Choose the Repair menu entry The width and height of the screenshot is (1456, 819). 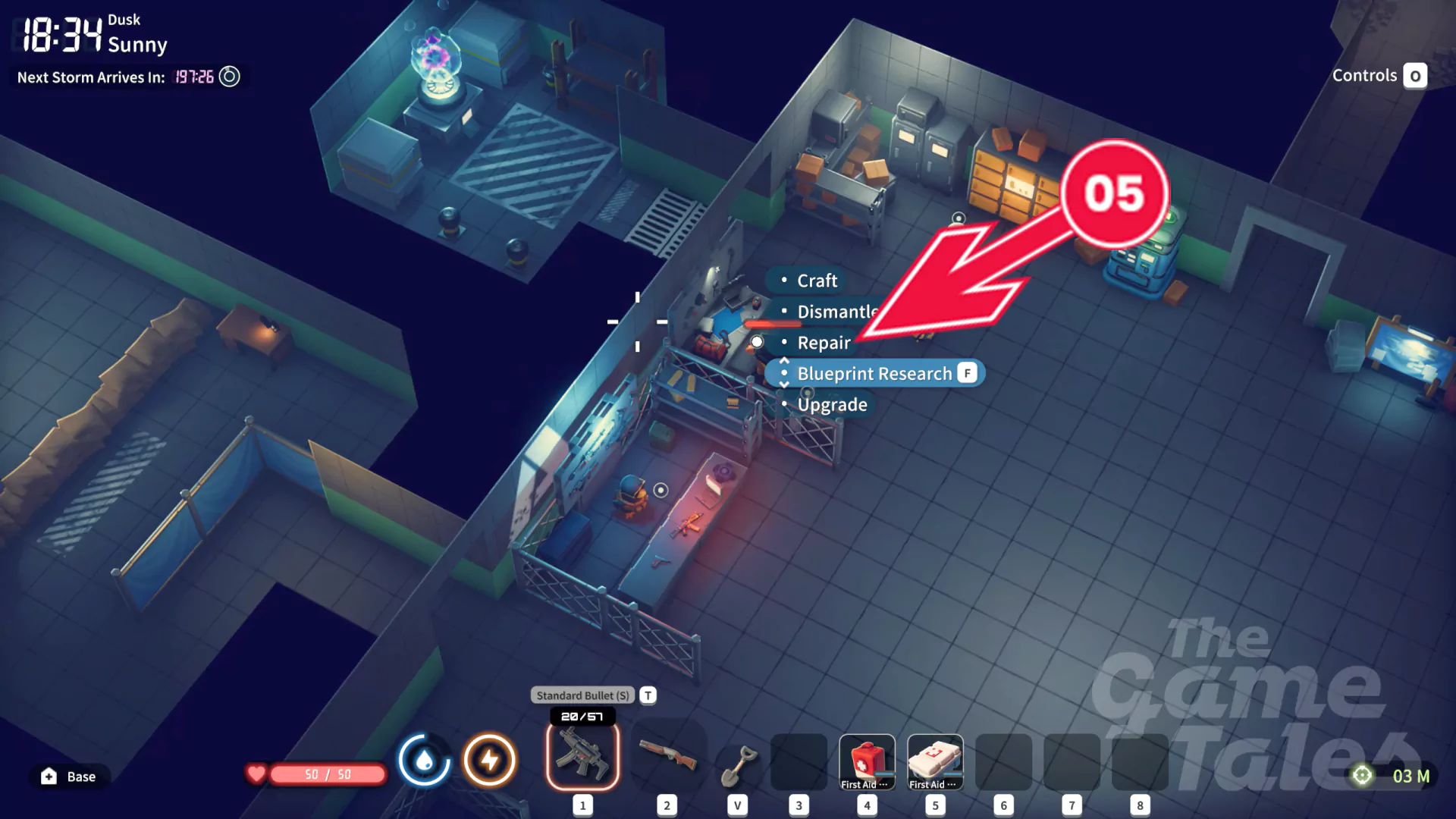click(x=824, y=343)
